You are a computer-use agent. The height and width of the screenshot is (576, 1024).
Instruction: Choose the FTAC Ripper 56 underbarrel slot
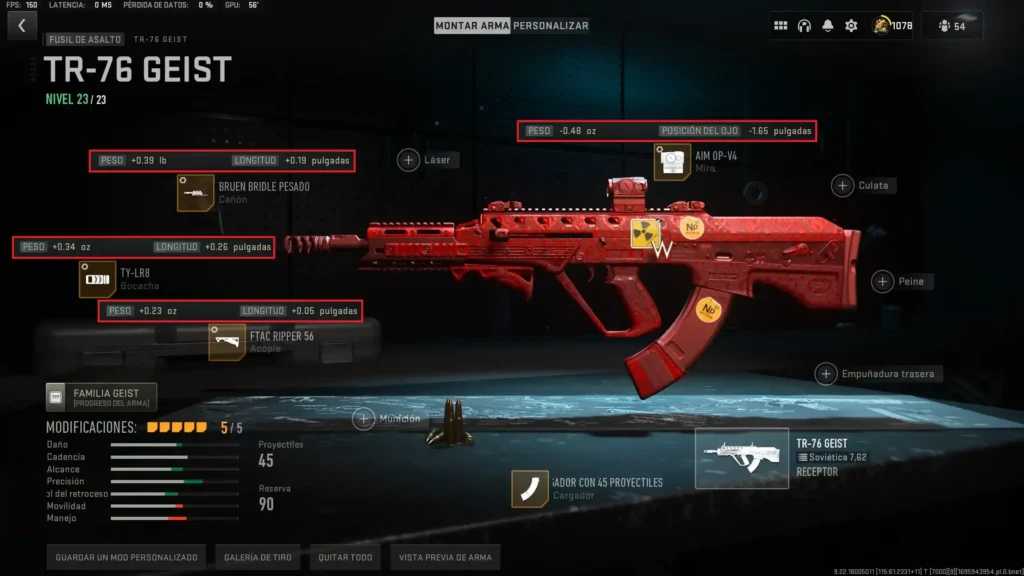[227, 342]
